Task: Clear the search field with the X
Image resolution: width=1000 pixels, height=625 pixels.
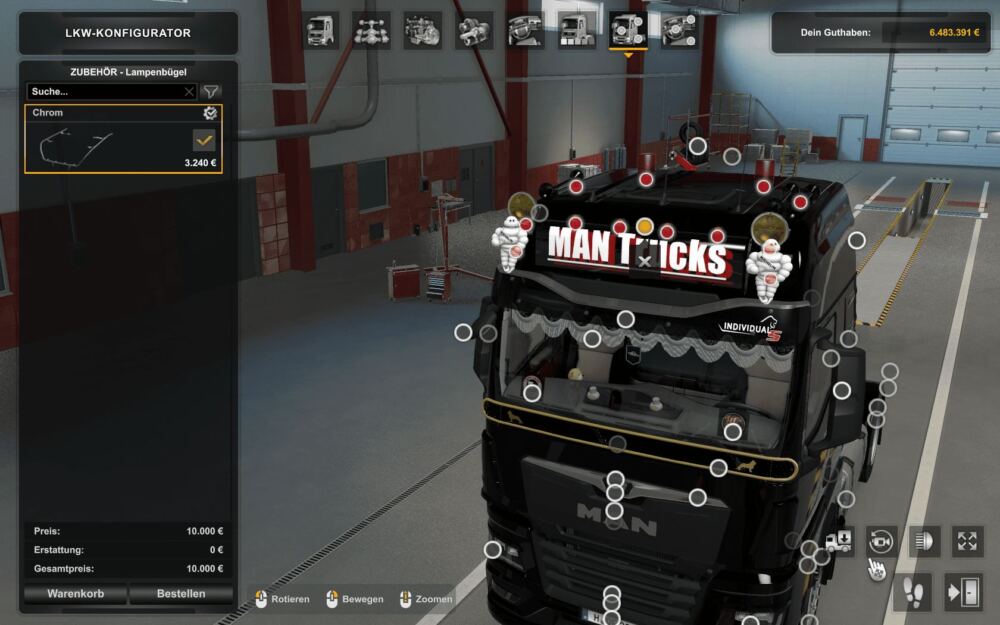Action: point(189,91)
